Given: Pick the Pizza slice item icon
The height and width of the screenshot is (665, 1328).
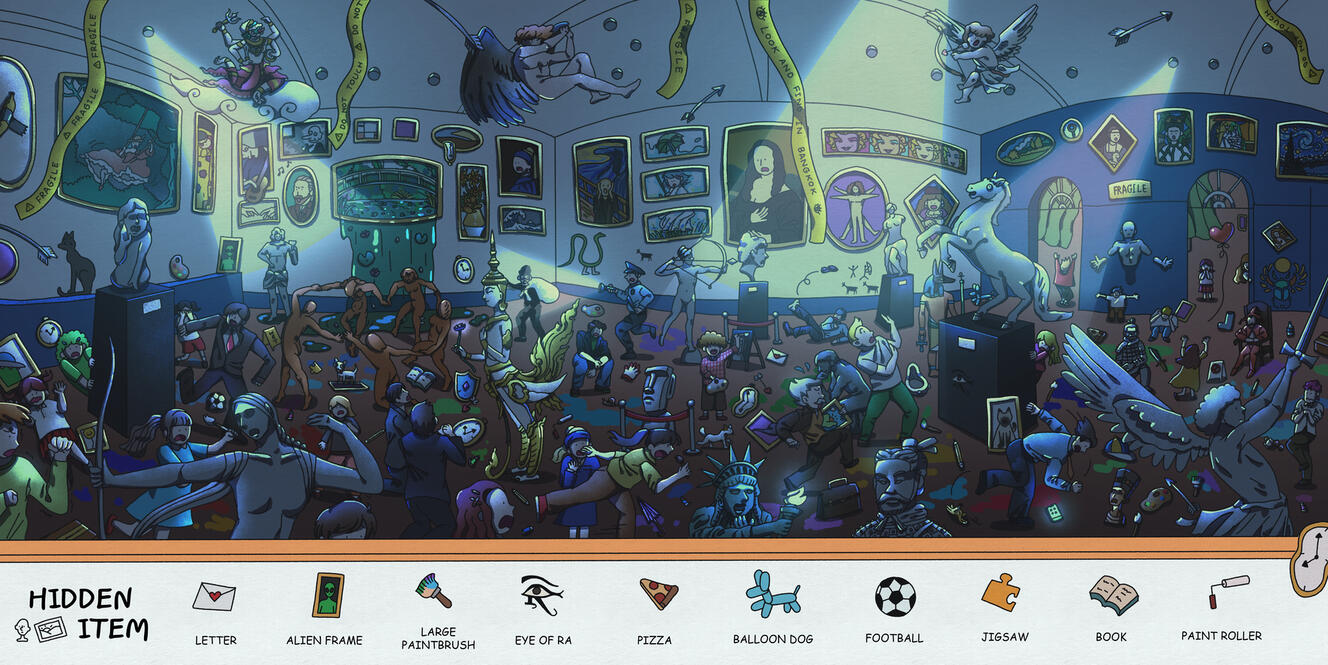Looking at the screenshot, I should coord(658,594).
